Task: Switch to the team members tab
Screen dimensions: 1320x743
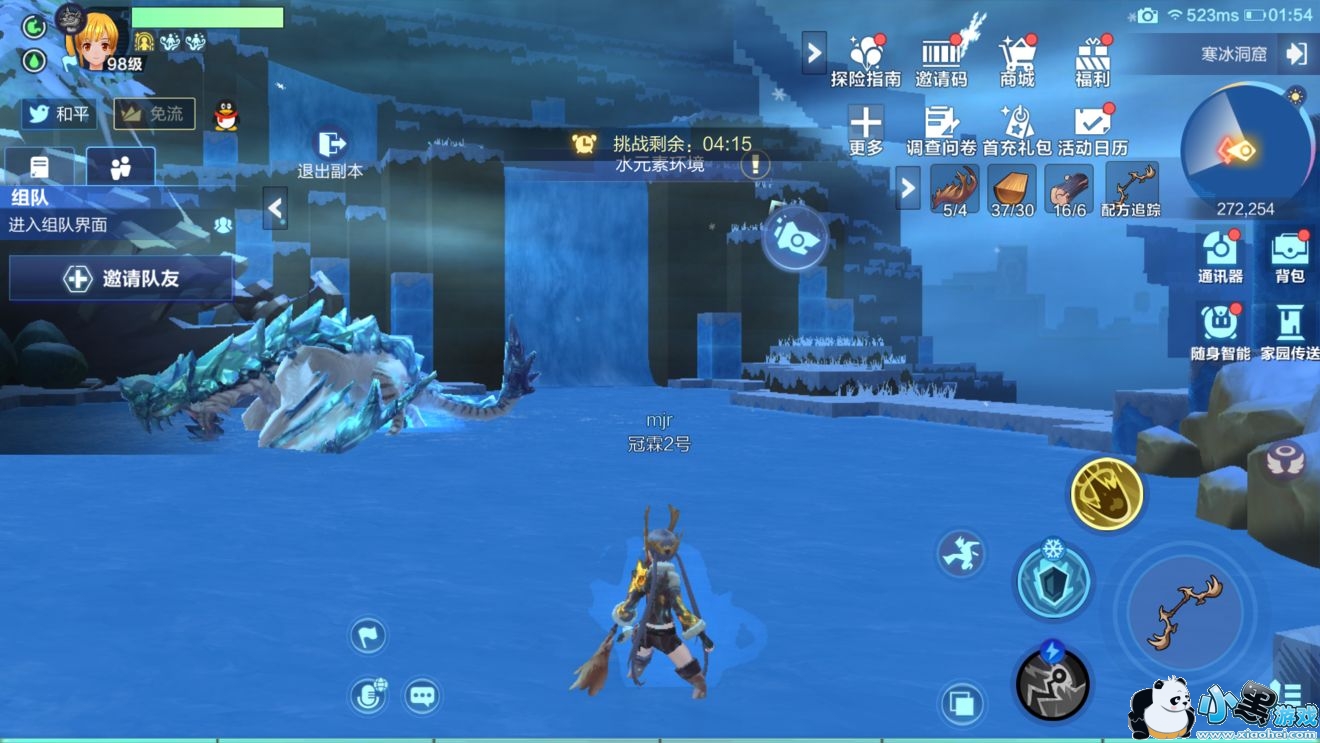Action: tap(121, 167)
